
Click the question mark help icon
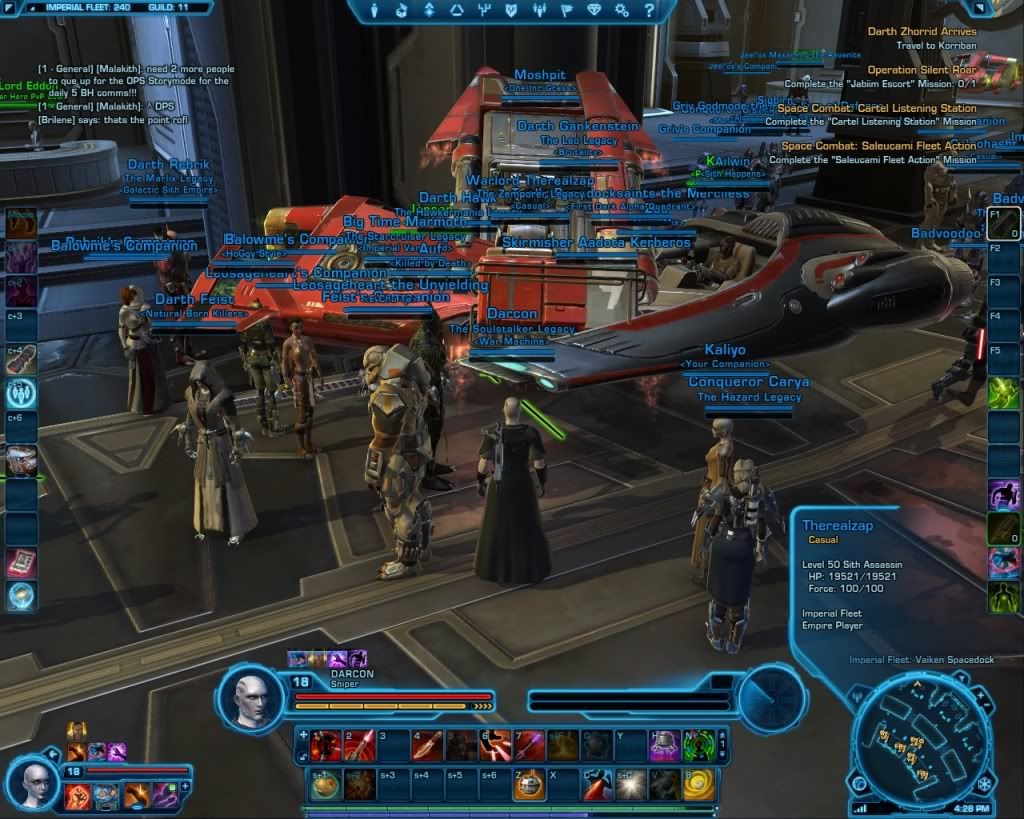[x=648, y=11]
